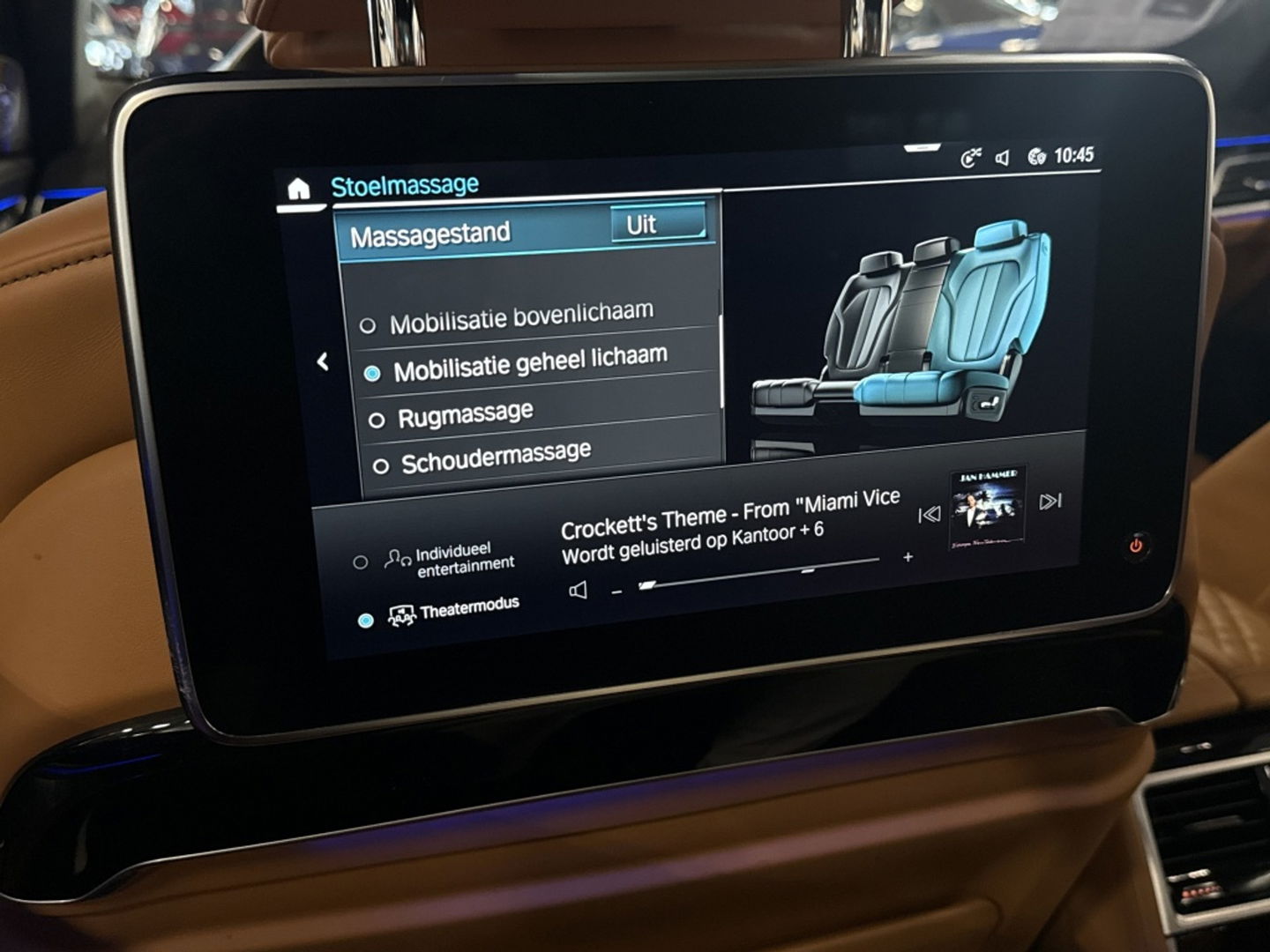1270x952 pixels.
Task: Click the Jan Hammer album artwork
Action: (990, 502)
